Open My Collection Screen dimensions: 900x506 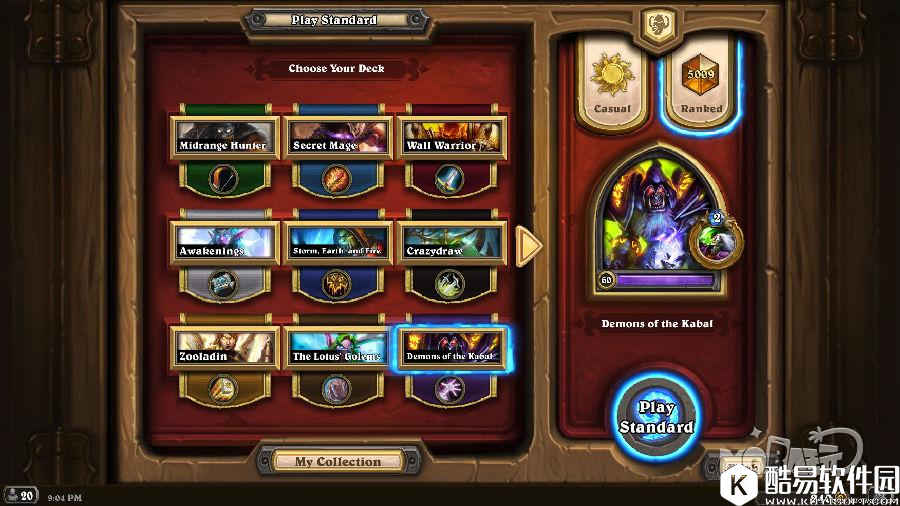[337, 461]
